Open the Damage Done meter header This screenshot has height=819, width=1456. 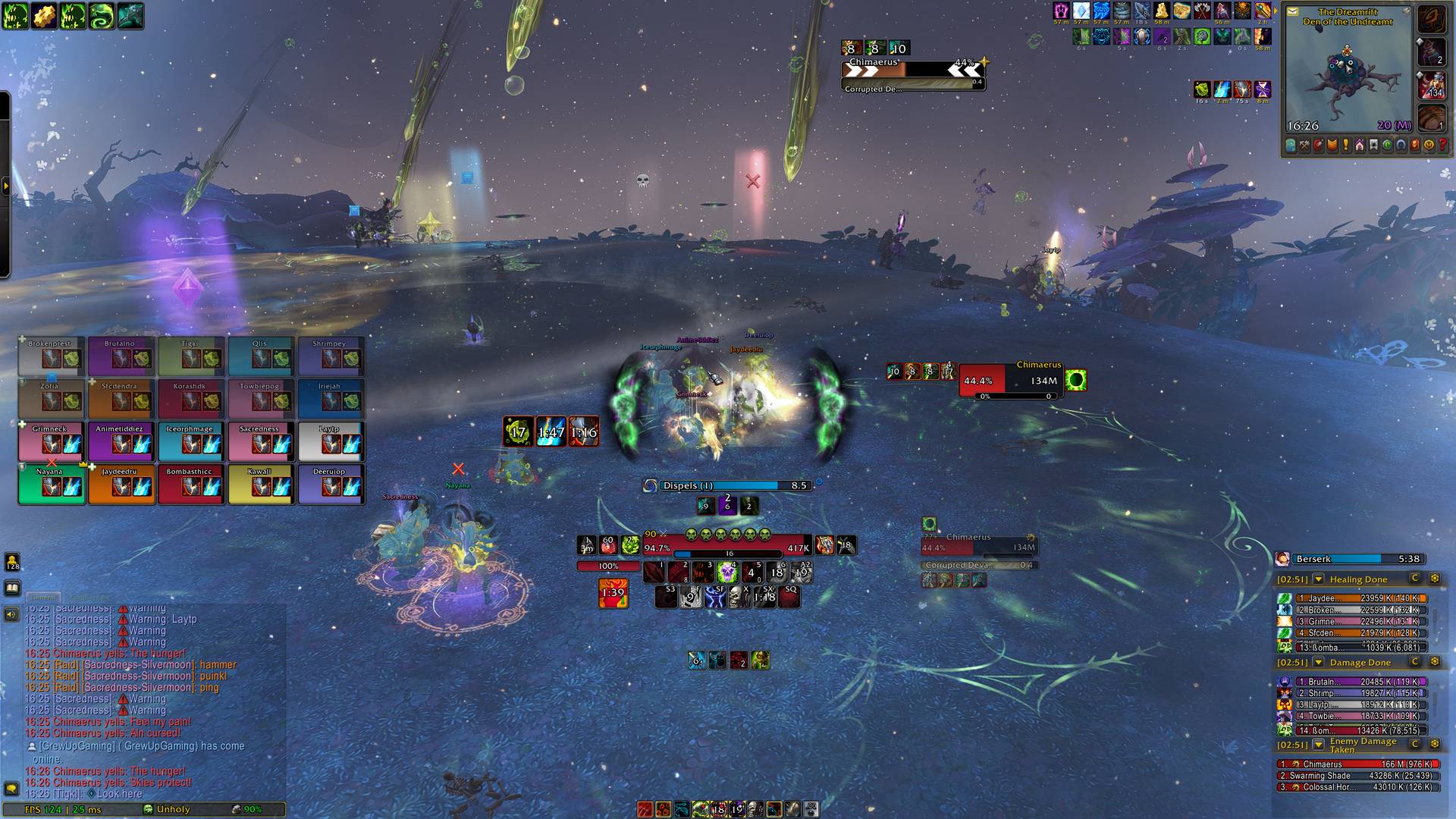(x=1360, y=663)
